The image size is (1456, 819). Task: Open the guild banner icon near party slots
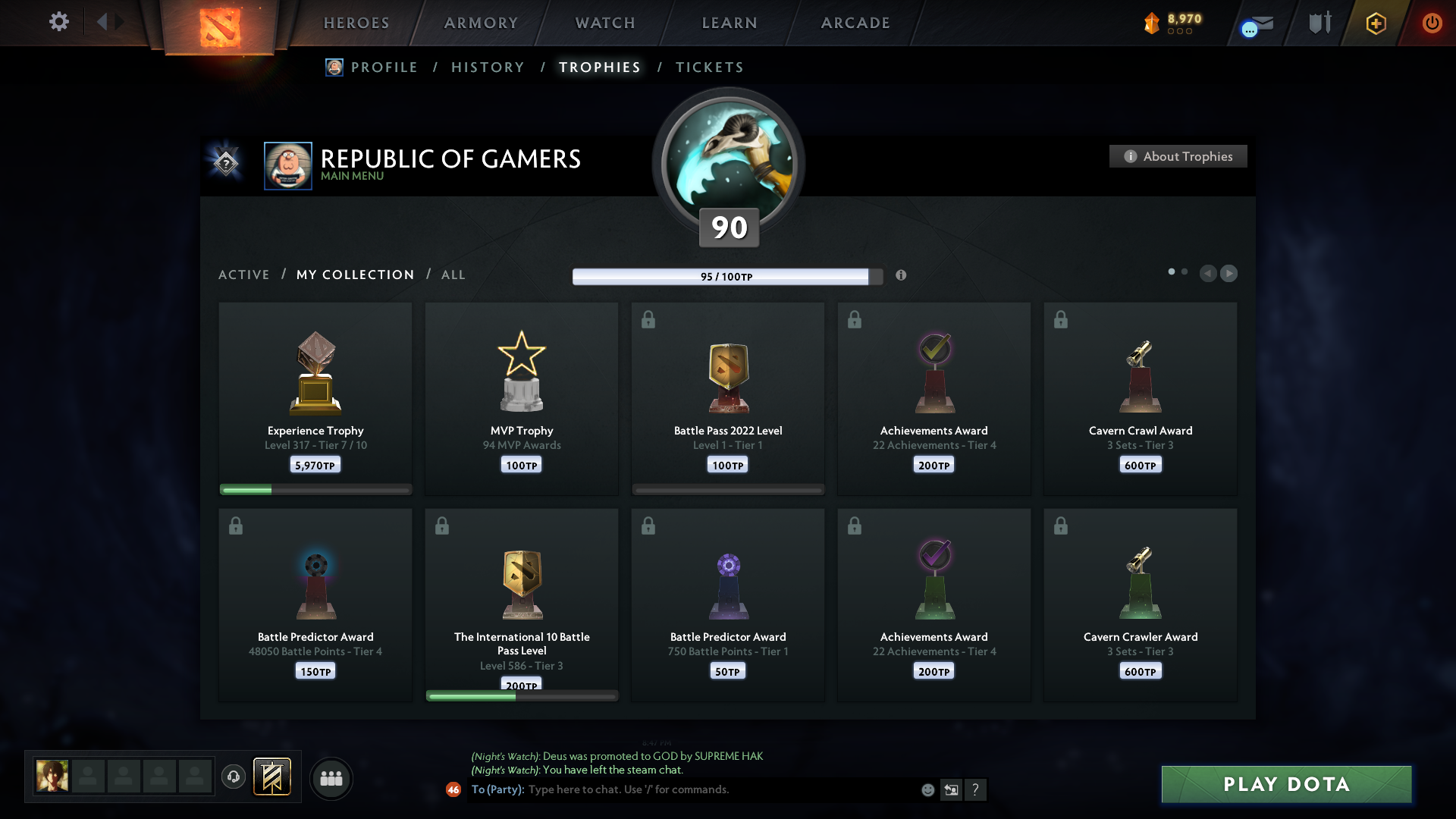pyautogui.click(x=272, y=777)
